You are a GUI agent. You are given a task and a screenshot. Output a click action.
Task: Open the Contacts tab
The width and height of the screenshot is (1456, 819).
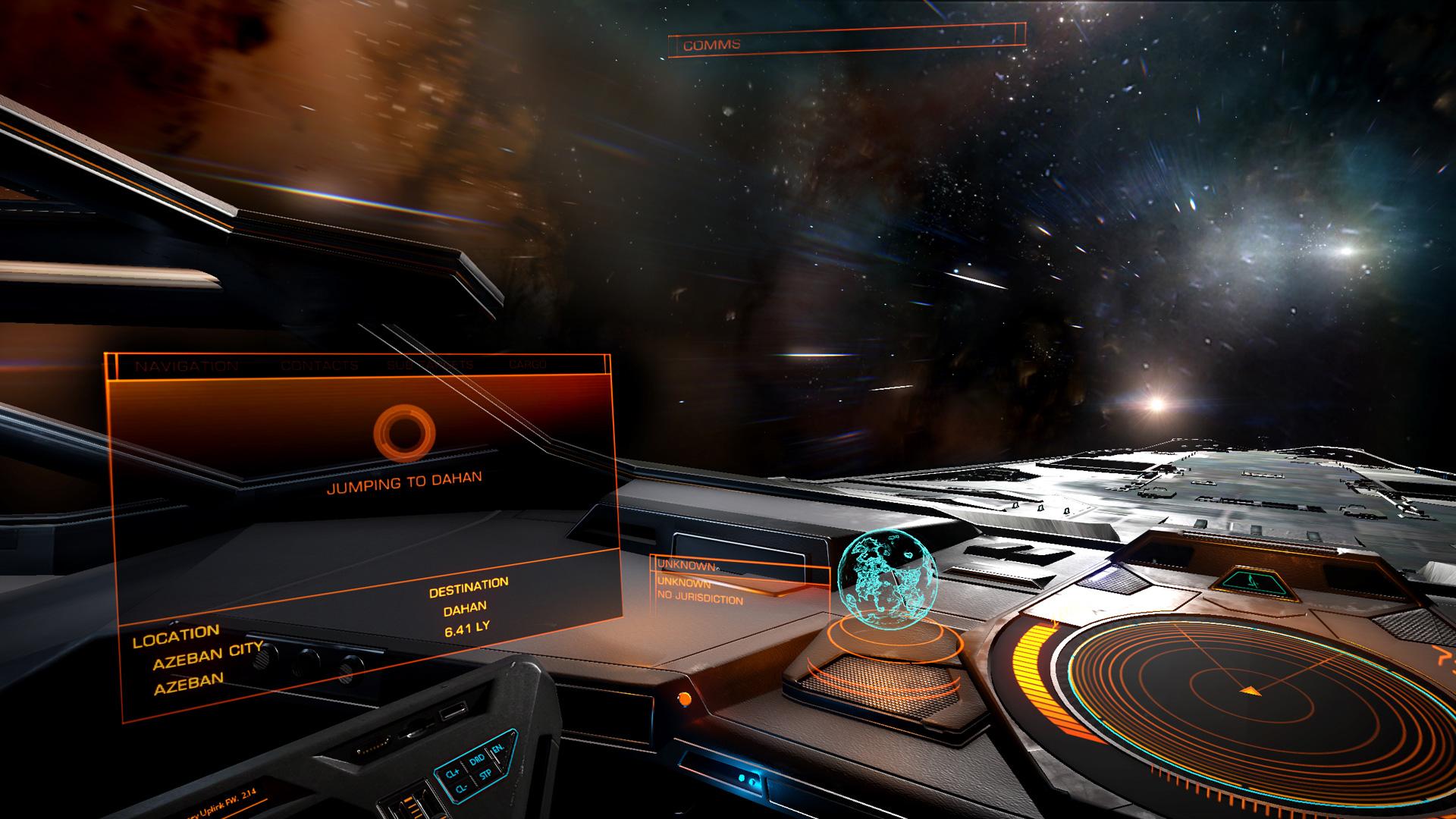coord(319,366)
